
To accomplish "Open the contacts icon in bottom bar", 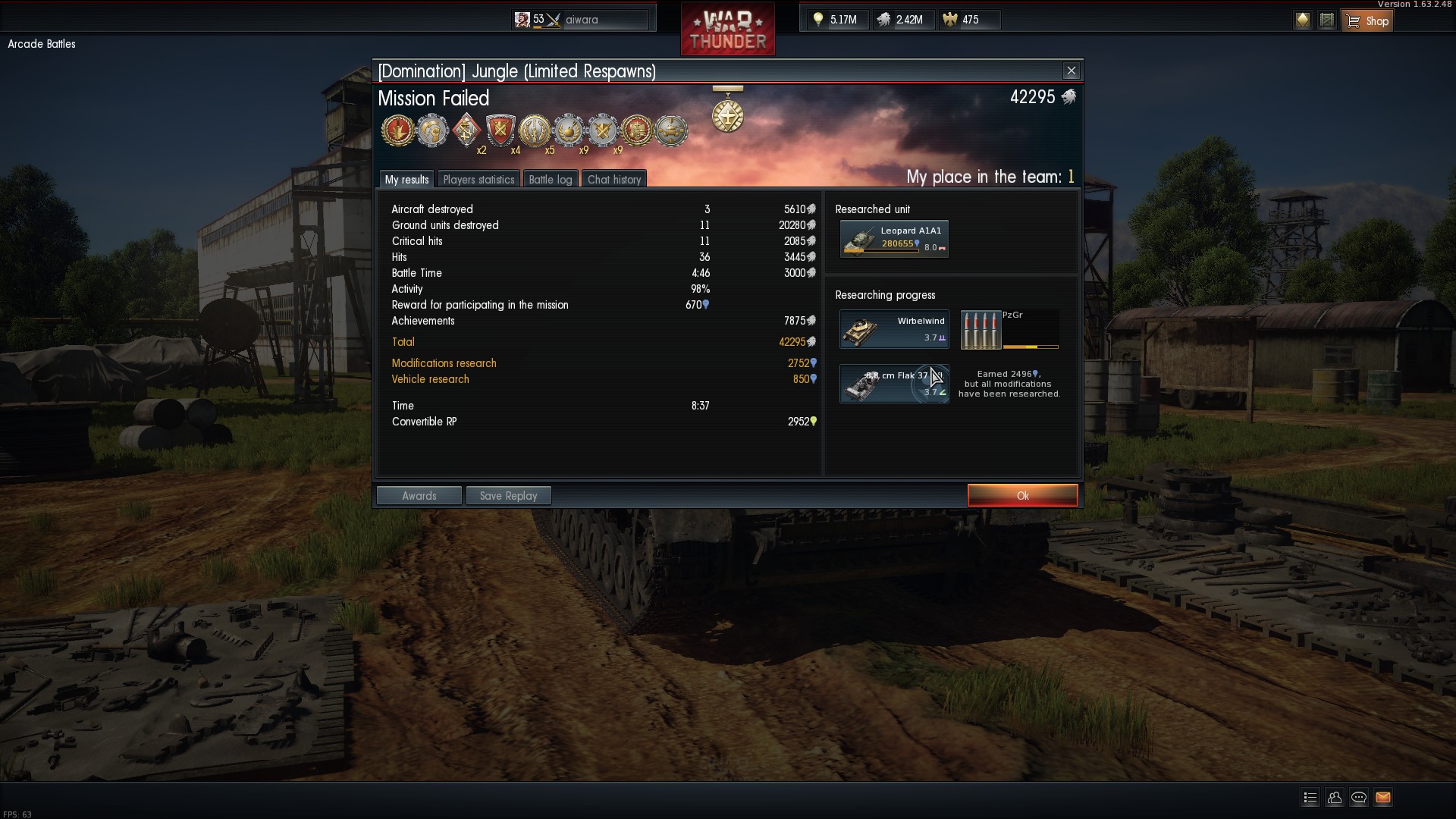I will [1334, 797].
